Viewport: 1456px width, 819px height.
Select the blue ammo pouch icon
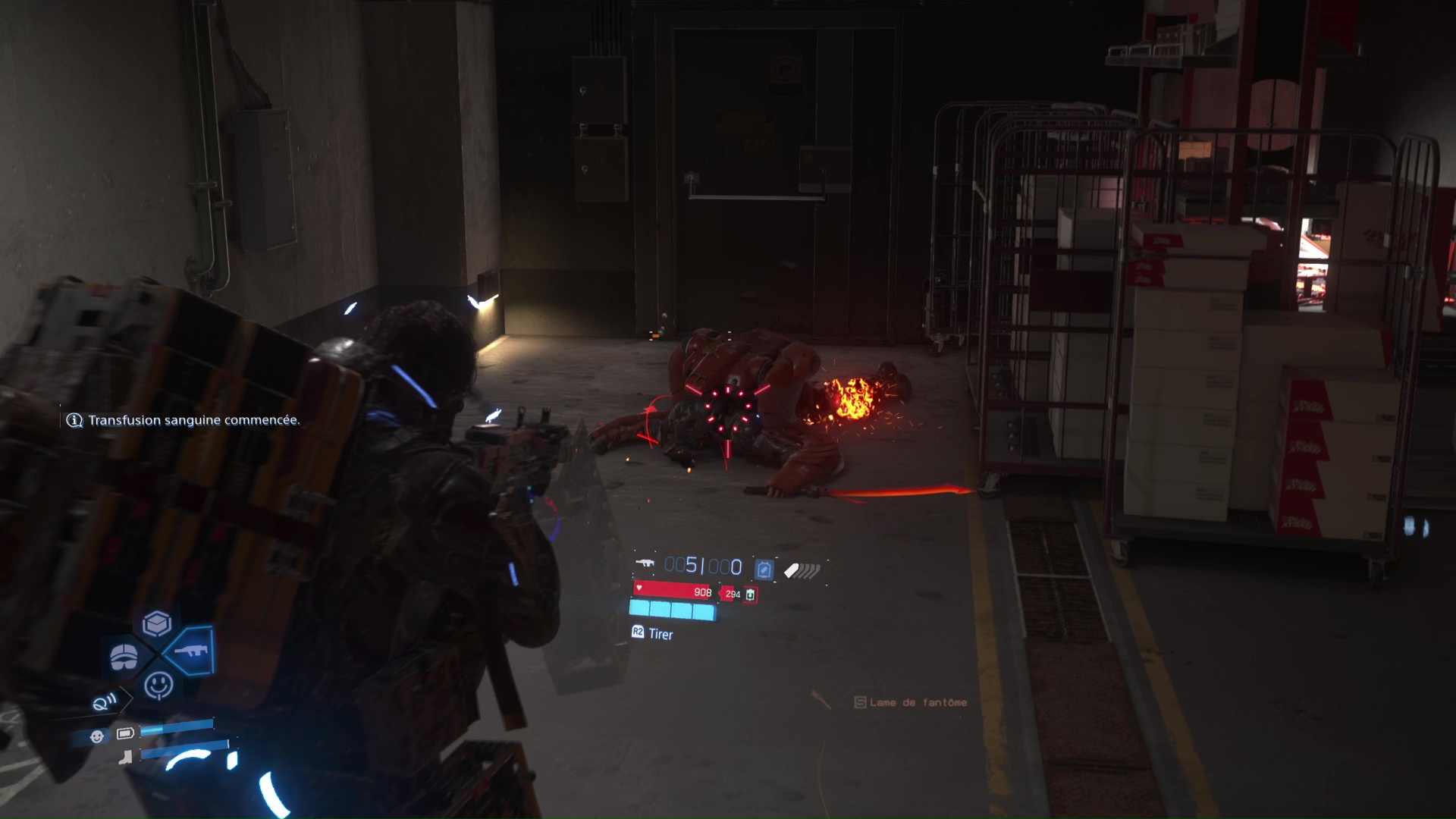click(x=764, y=569)
